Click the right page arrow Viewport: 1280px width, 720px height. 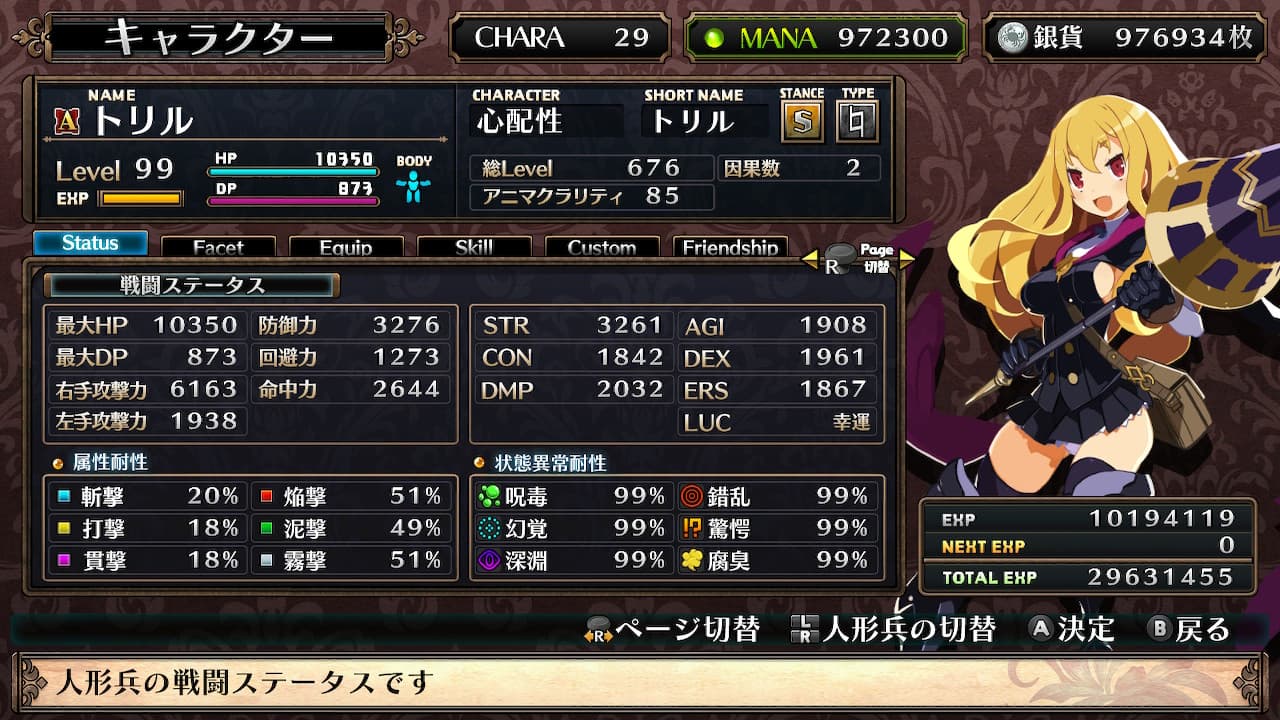click(x=906, y=260)
